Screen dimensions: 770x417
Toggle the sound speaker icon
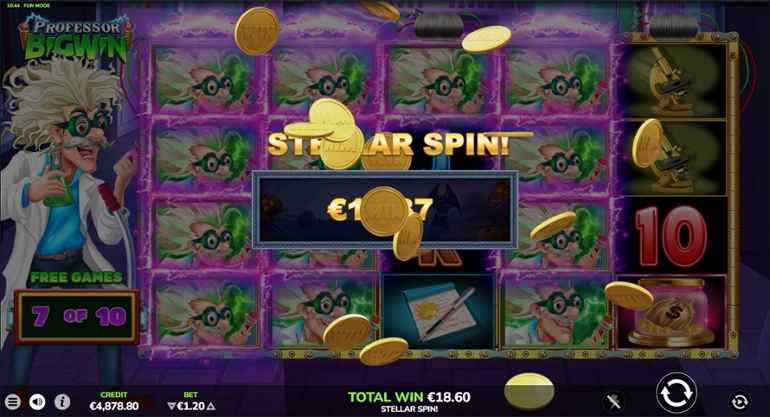(38, 401)
